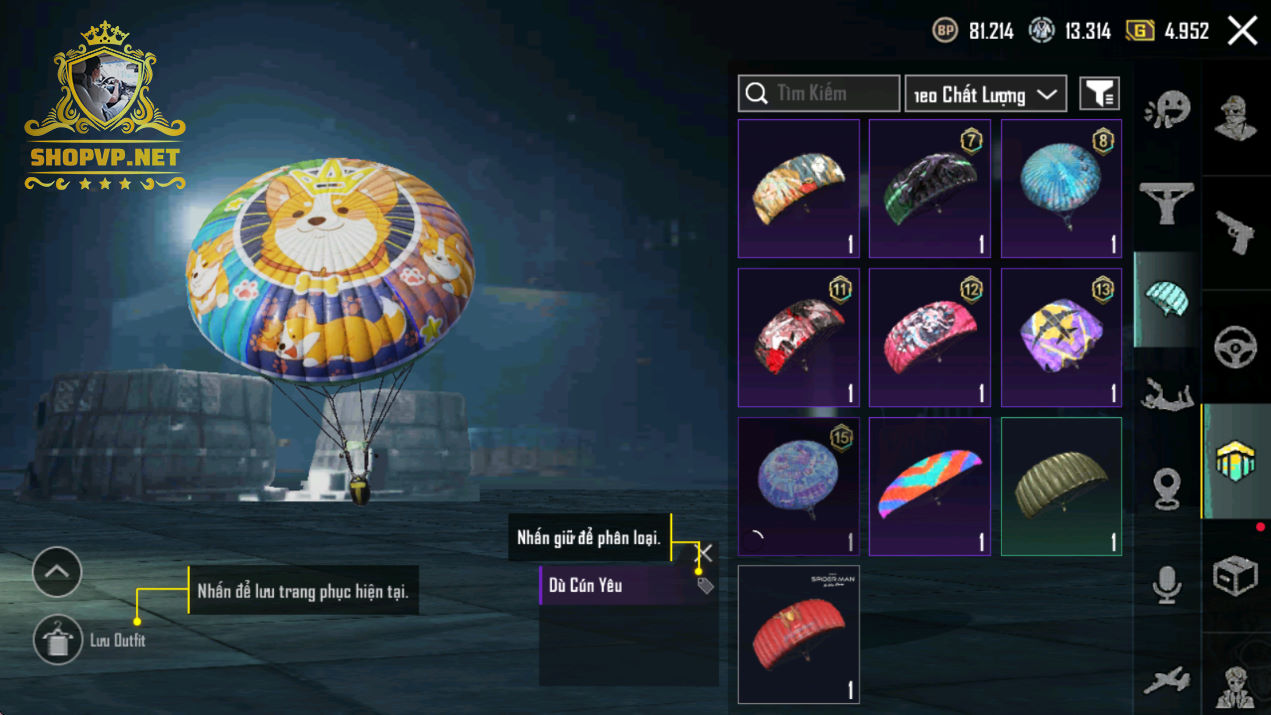
Task: Open the steering wheel vehicle tab
Action: [x=1235, y=347]
